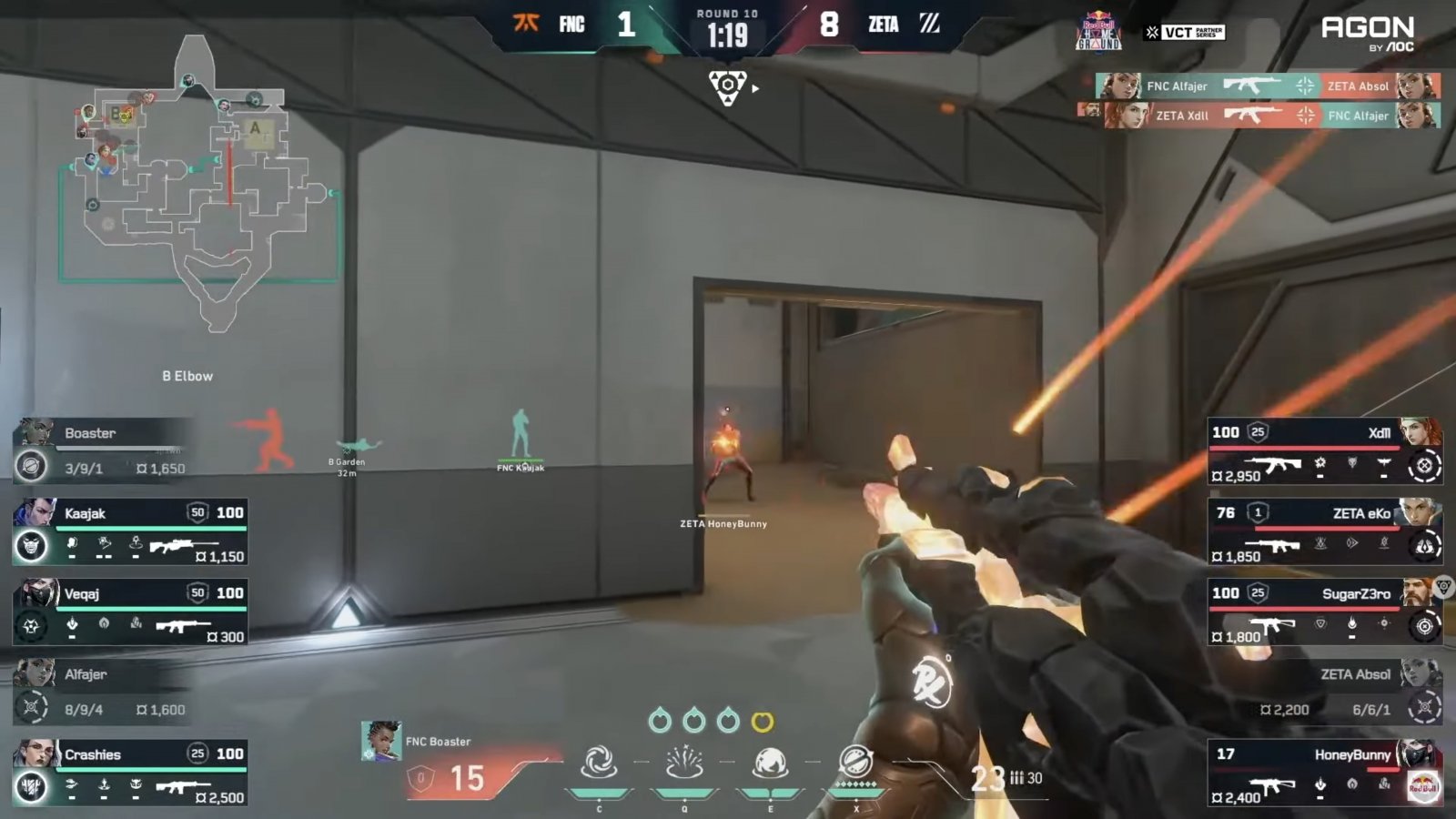Activate the burst-shaped ability icon
Screen dimensions: 1456x819
point(684,763)
